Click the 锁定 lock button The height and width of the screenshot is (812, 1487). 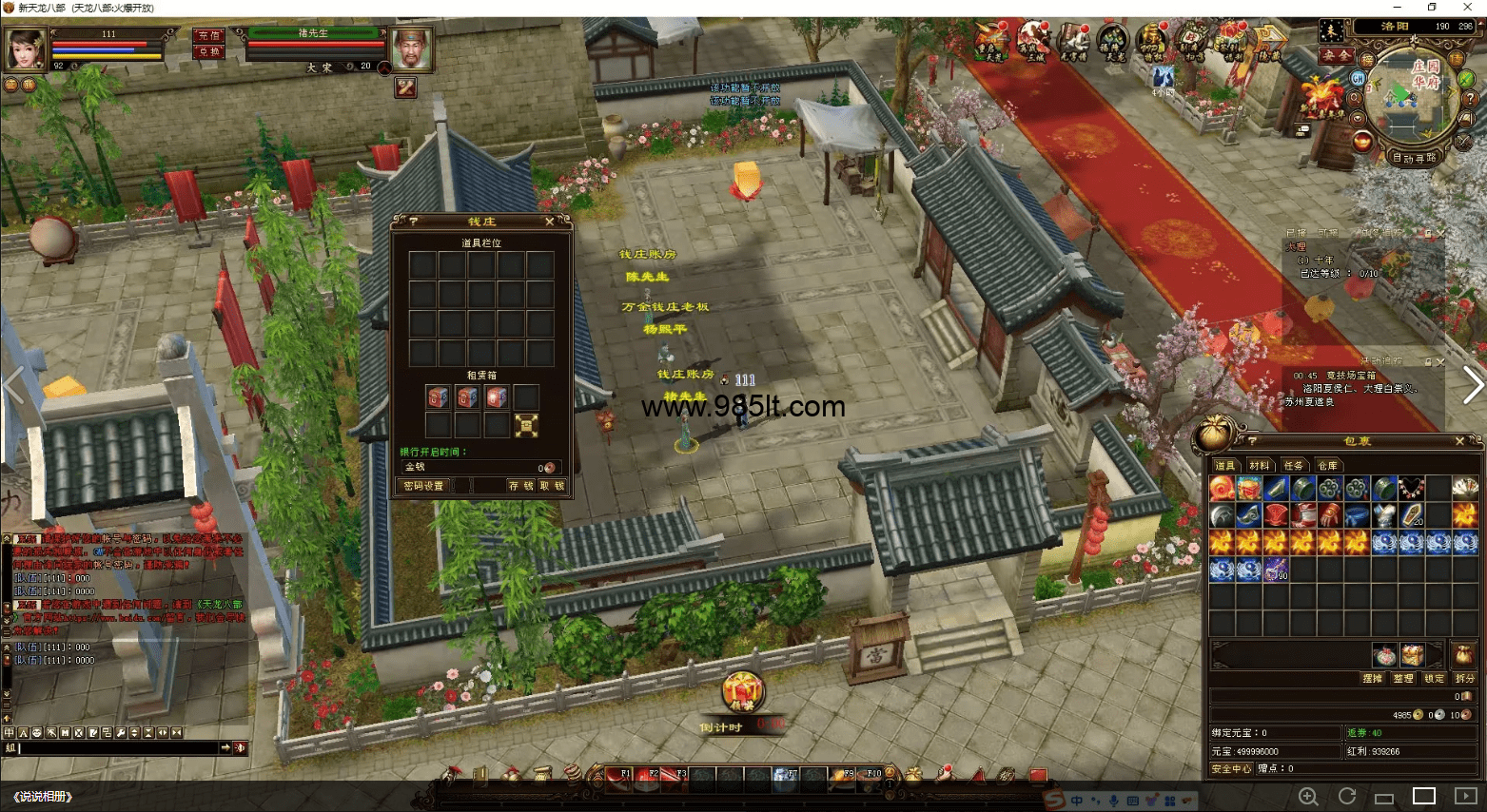click(1434, 678)
